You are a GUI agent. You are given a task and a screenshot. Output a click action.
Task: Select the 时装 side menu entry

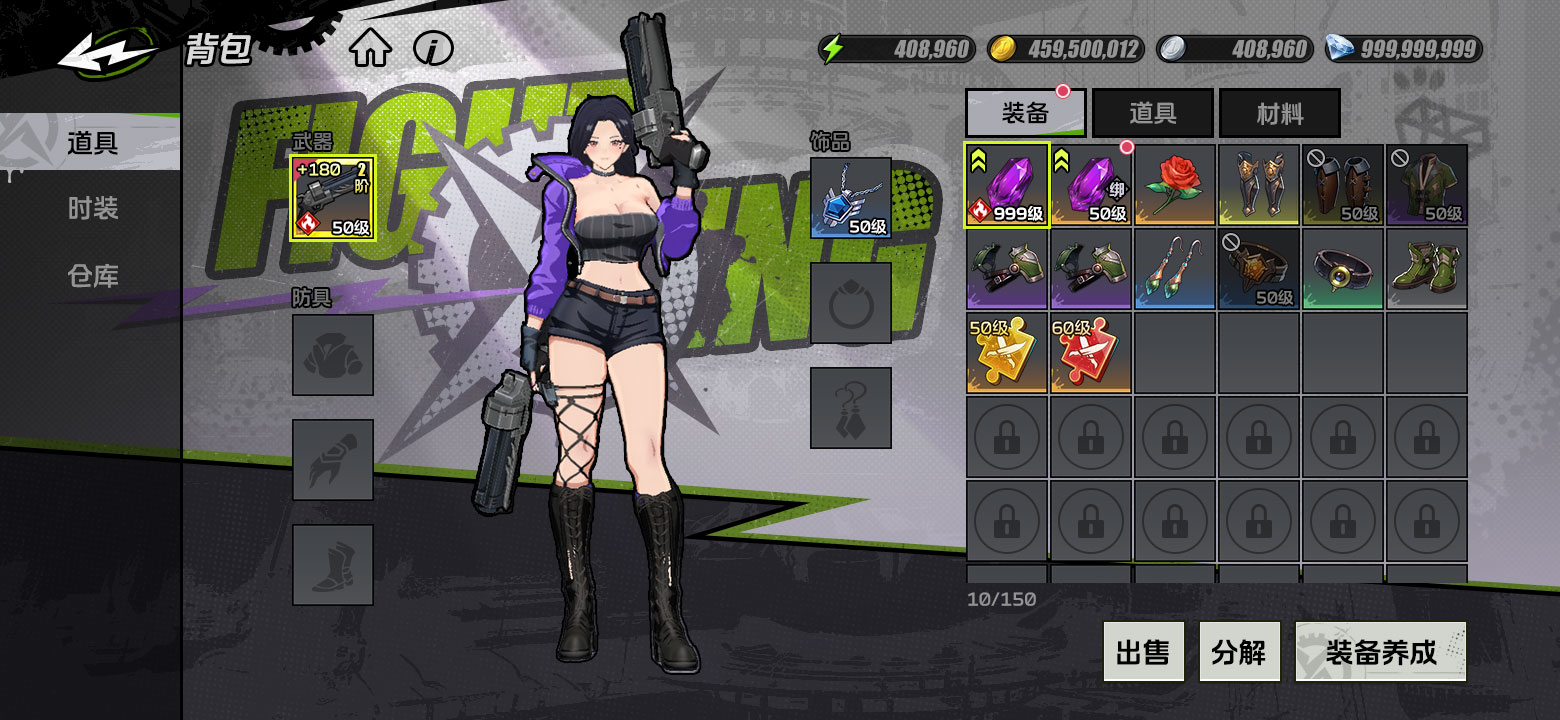pos(93,209)
